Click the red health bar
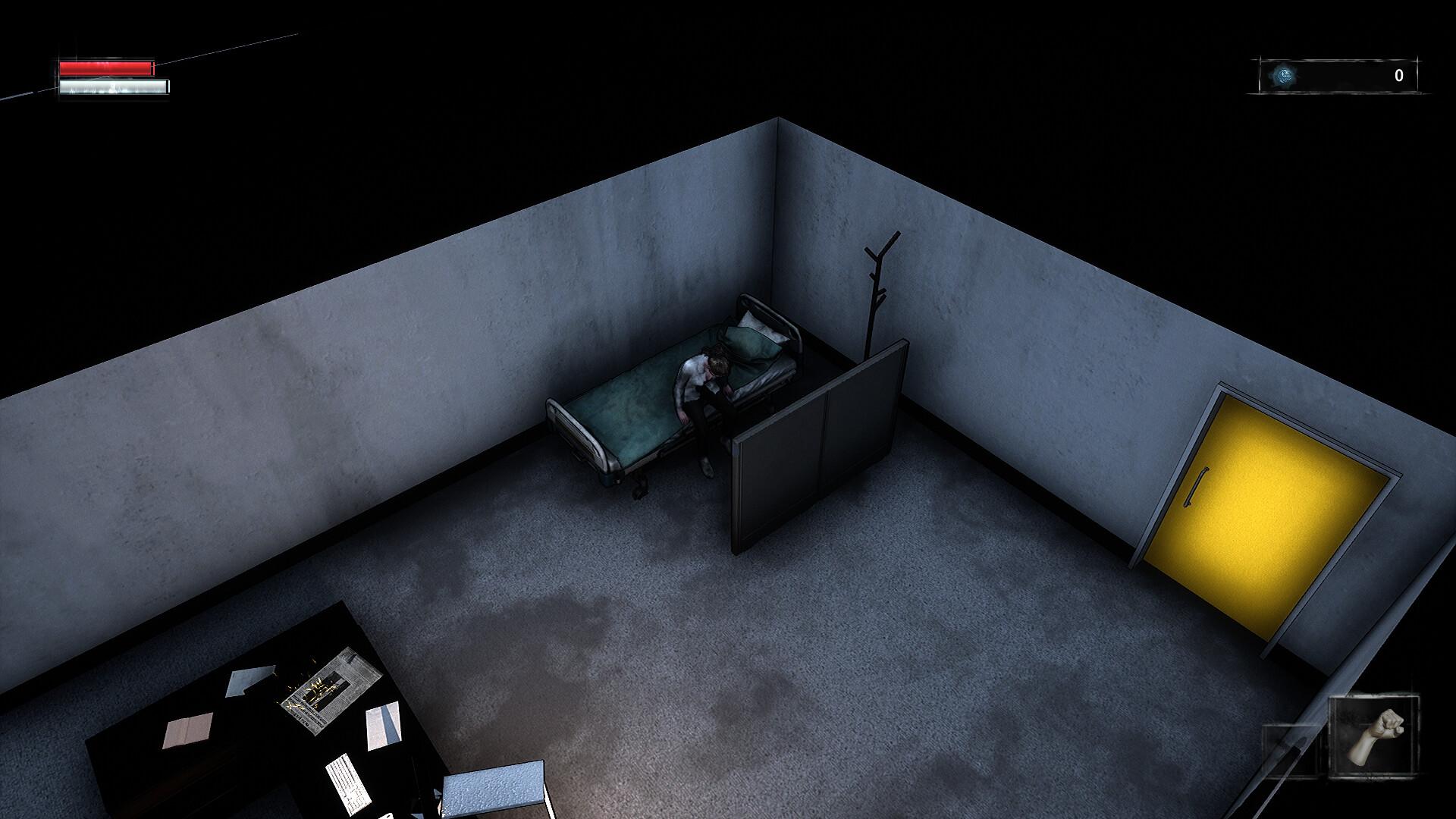 pos(106,67)
